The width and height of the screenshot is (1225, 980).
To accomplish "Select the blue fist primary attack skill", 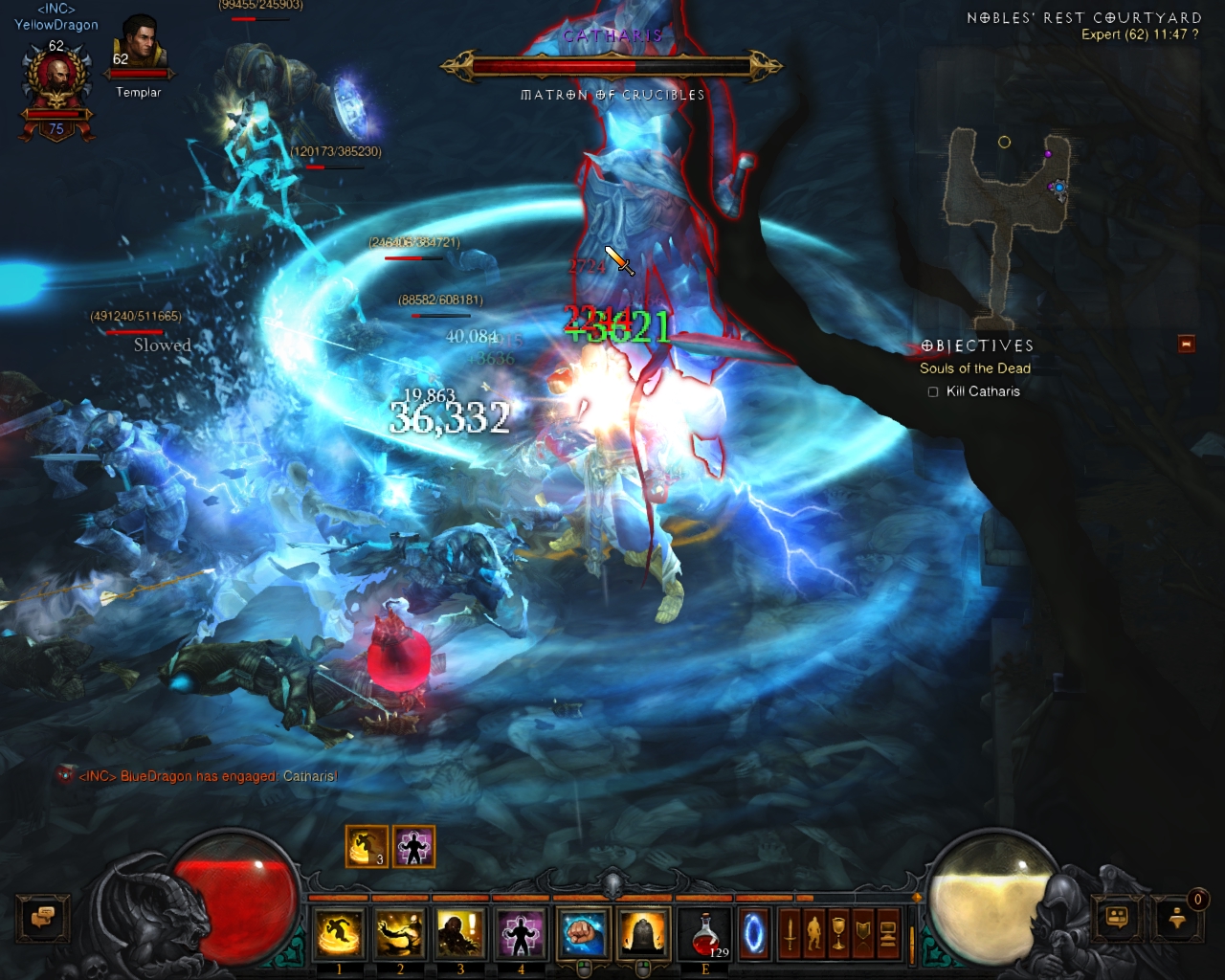I will [583, 932].
